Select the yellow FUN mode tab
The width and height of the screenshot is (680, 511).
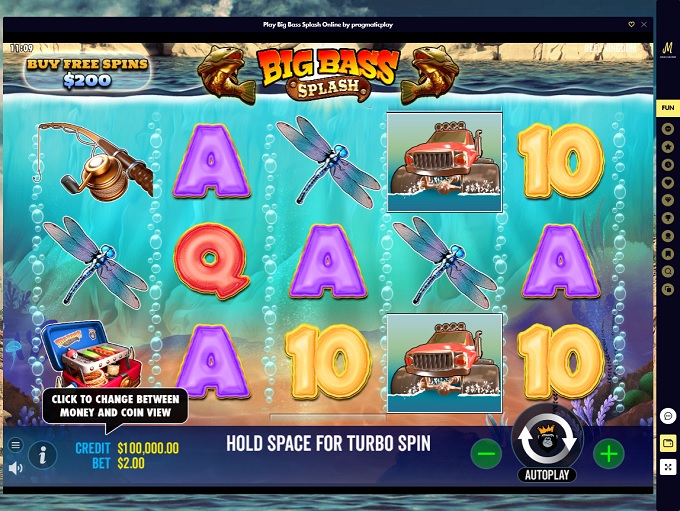tap(667, 108)
